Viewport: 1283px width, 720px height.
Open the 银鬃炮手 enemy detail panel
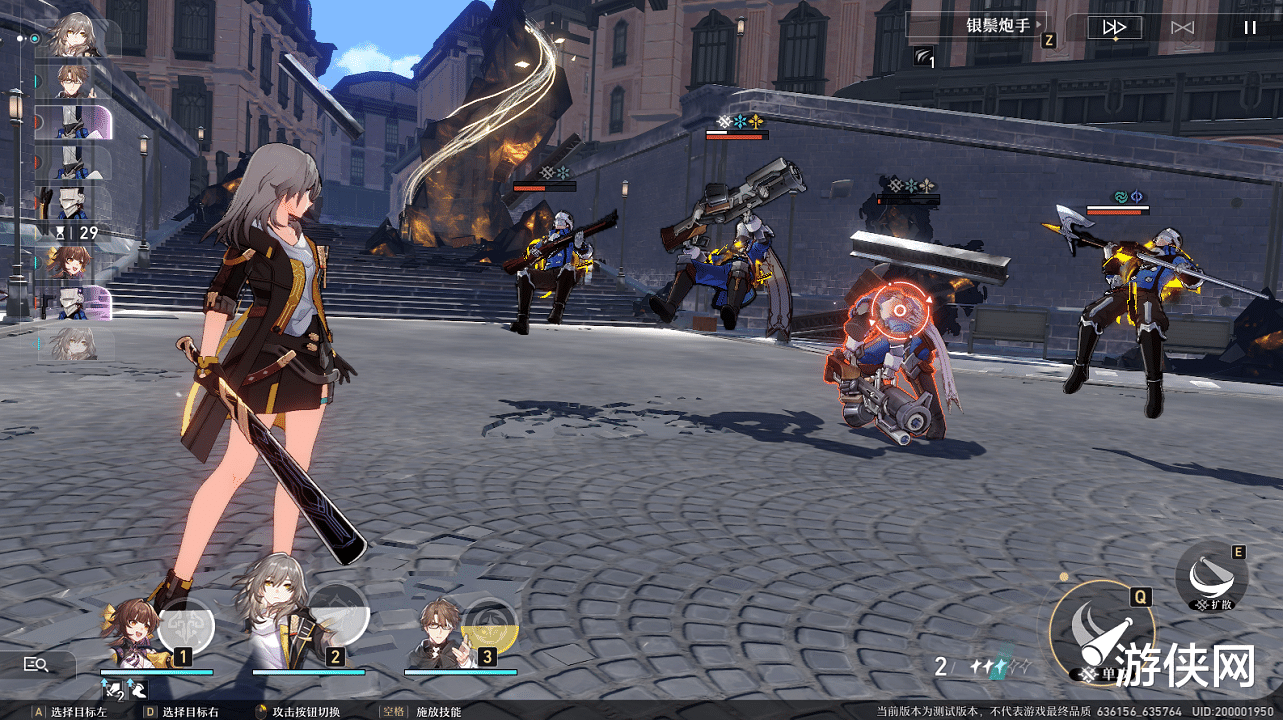click(x=975, y=26)
